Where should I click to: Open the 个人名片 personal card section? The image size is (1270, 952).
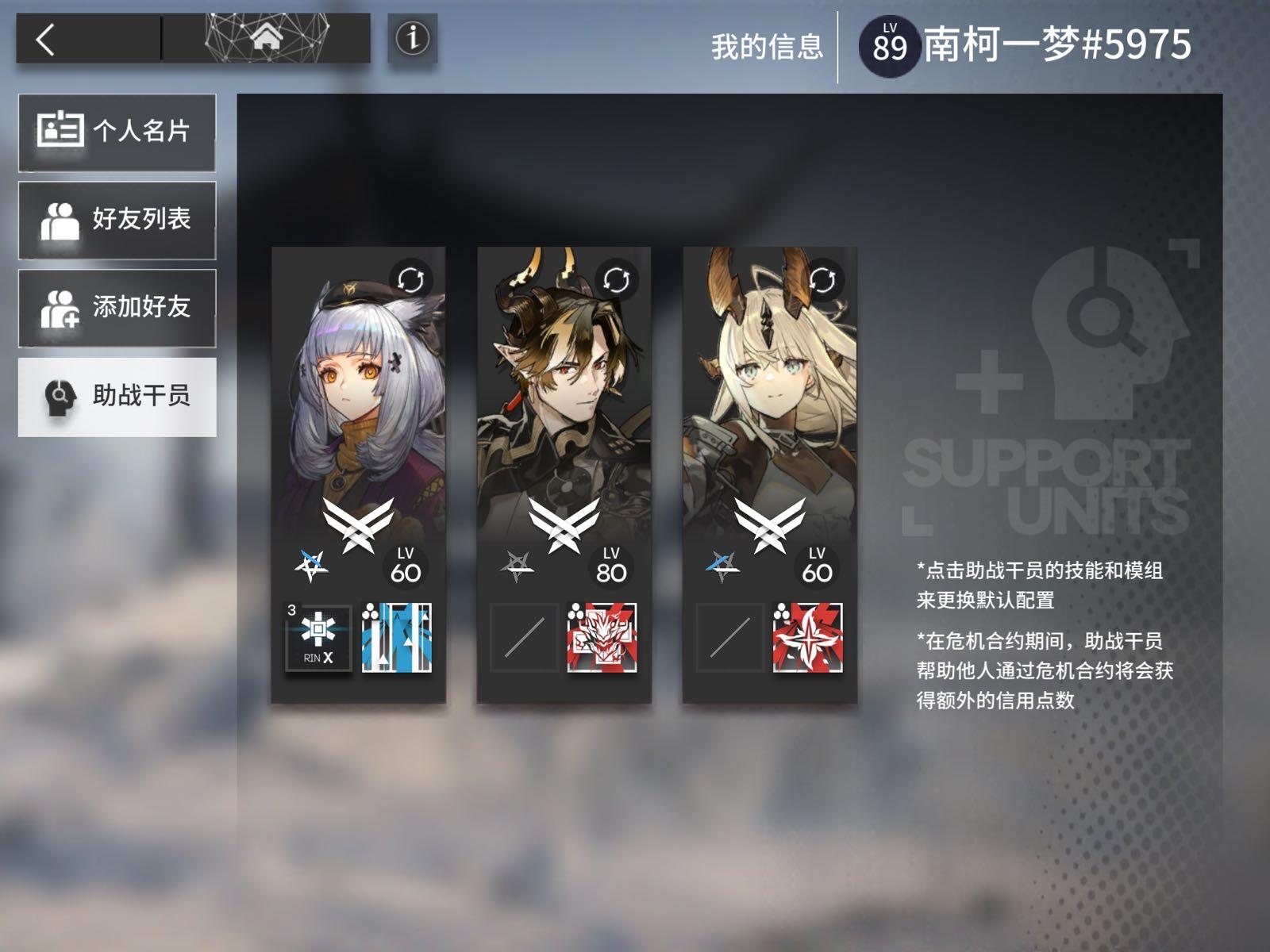pyautogui.click(x=117, y=132)
